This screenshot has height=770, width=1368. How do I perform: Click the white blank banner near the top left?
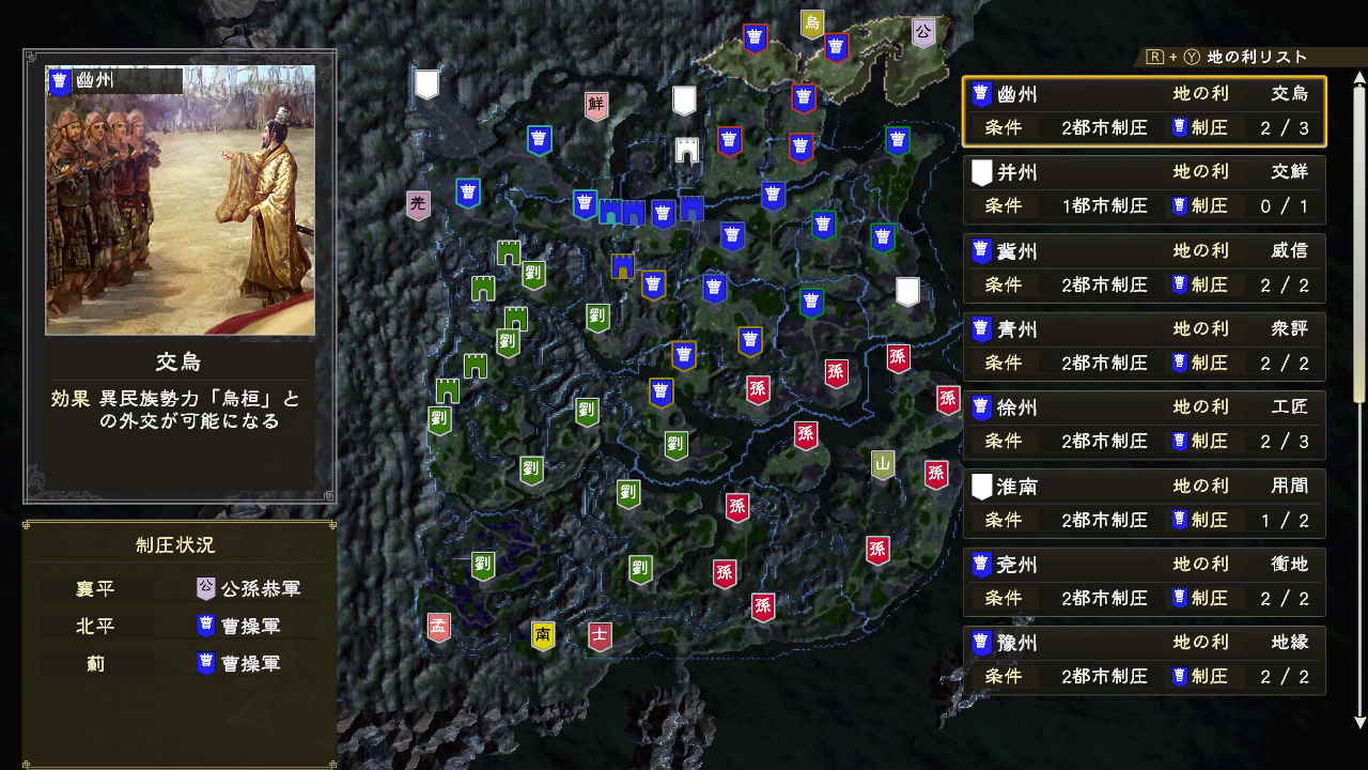coord(426,85)
